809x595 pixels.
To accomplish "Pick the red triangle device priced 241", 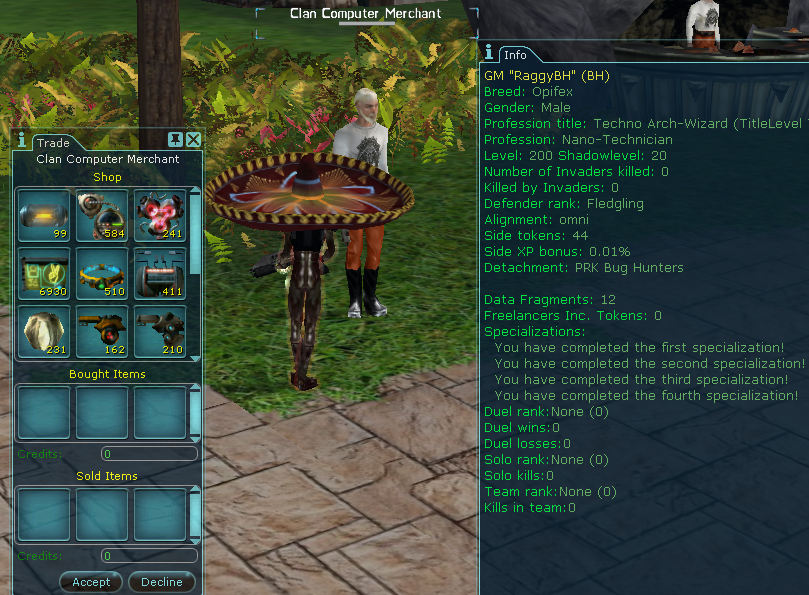I will (160, 216).
